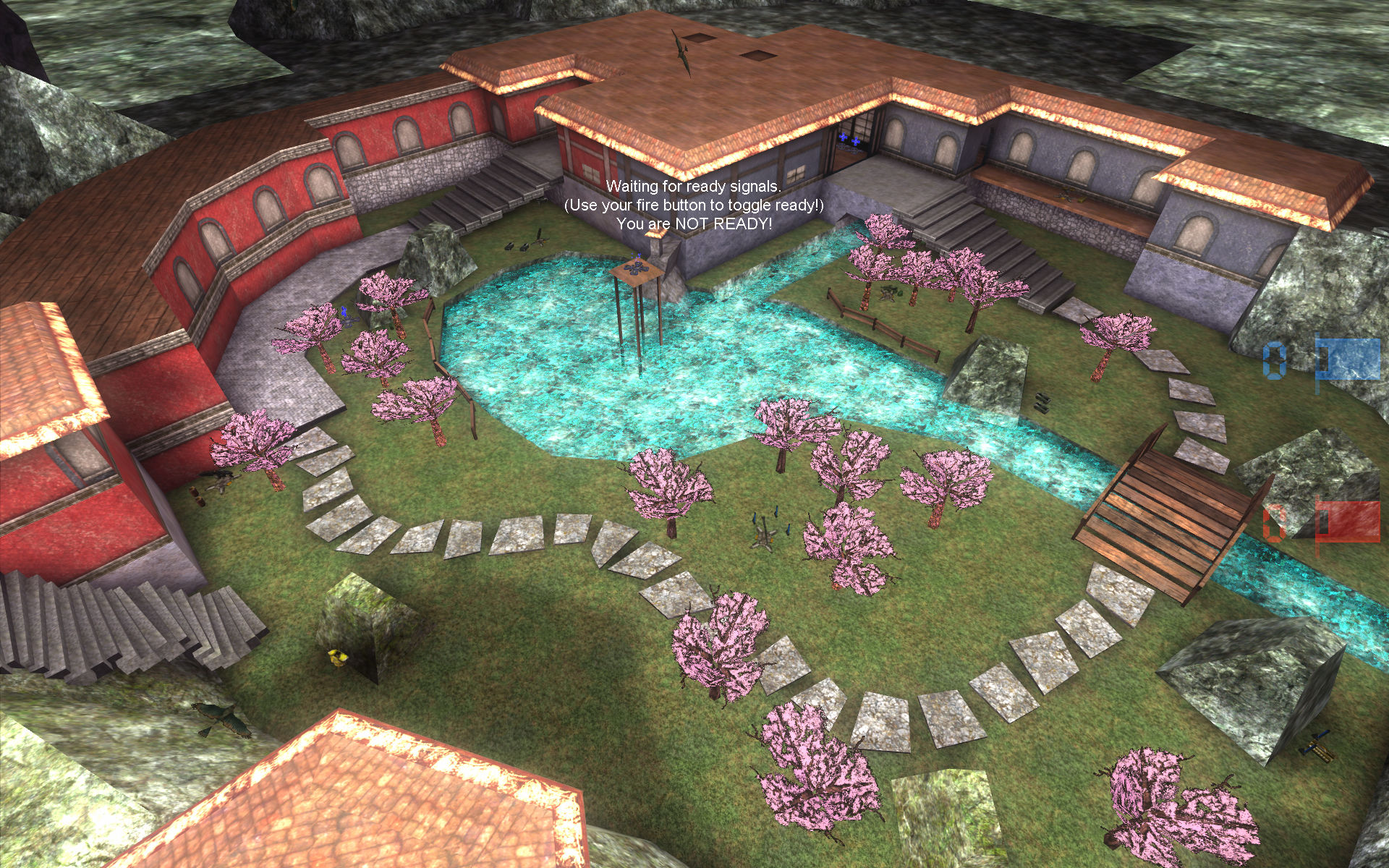
Task: Select the yellow item pickup near the rock
Action: (337, 657)
